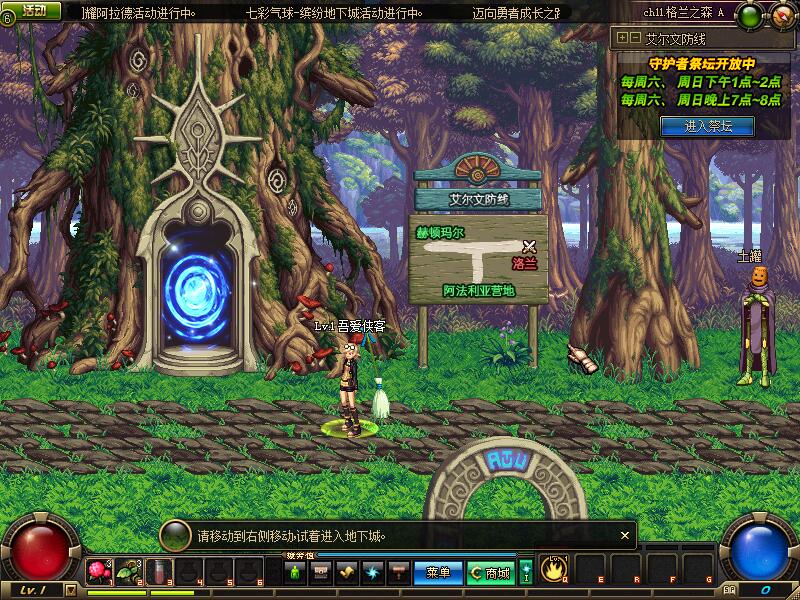800x600 pixels.
Task: Use the red flower item in hotbar
Action: [x=98, y=571]
